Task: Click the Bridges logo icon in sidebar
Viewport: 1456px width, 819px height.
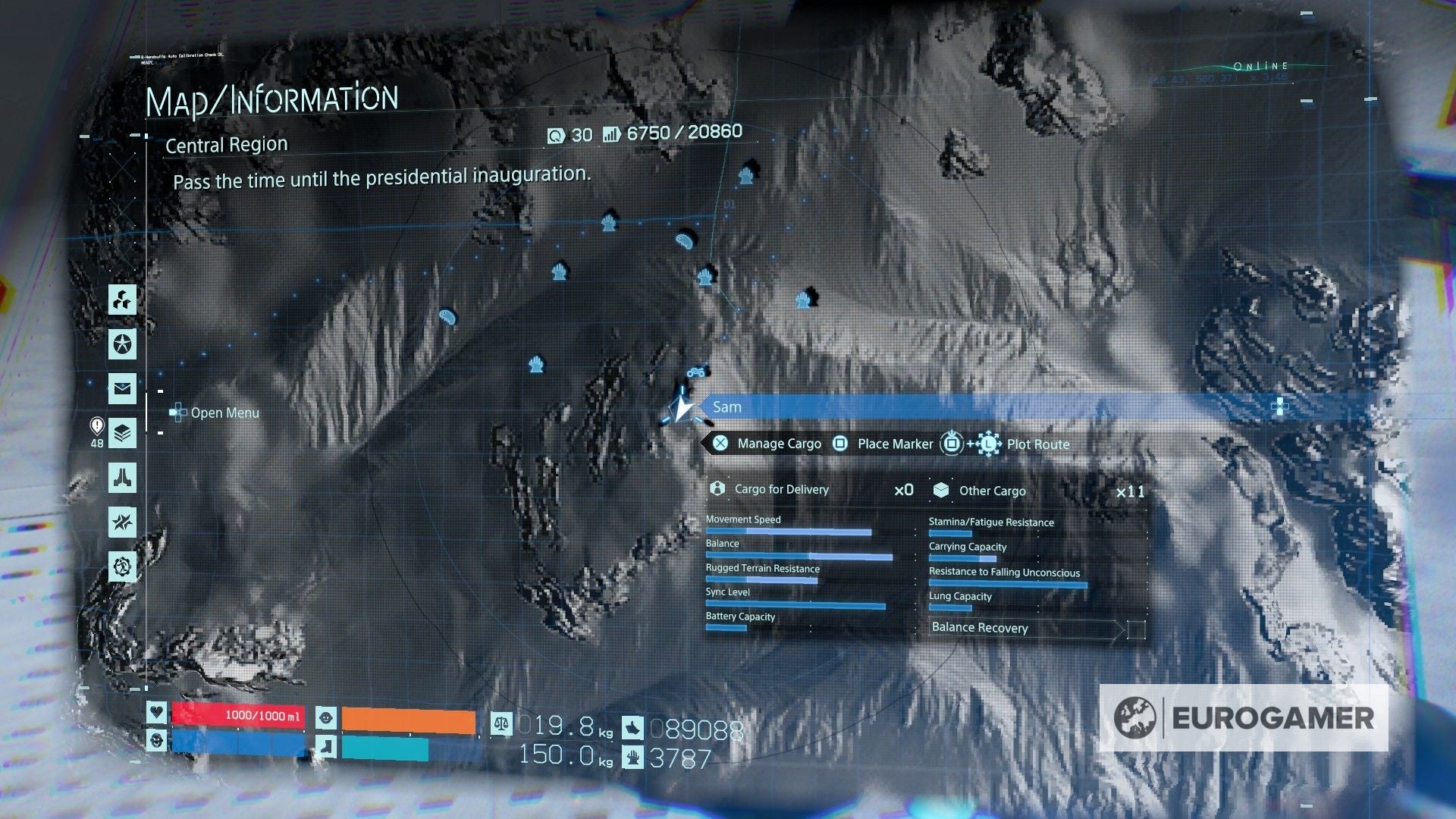Action: (x=123, y=478)
